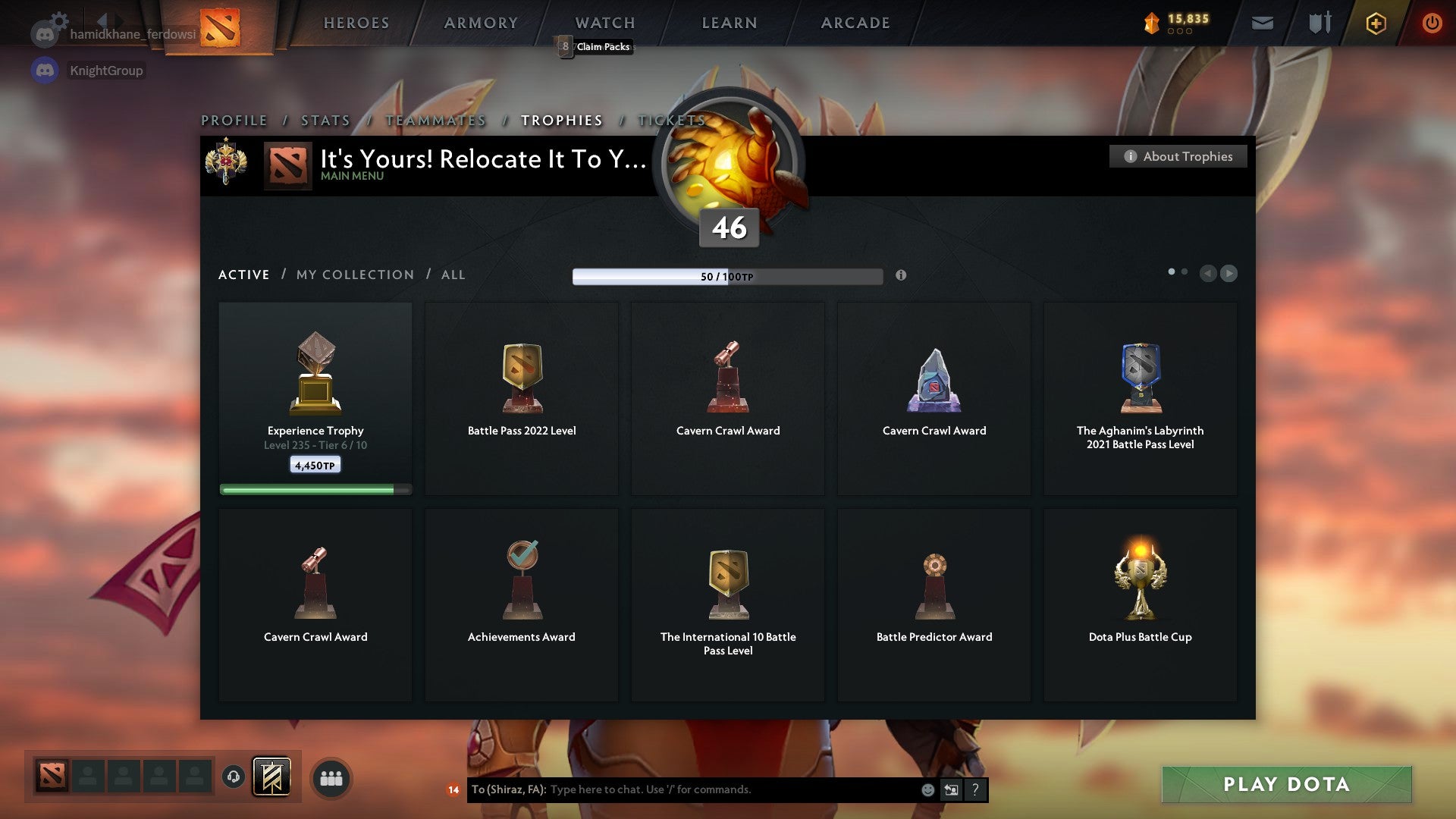
Task: Open the friends list icon near party slots
Action: coord(331,777)
